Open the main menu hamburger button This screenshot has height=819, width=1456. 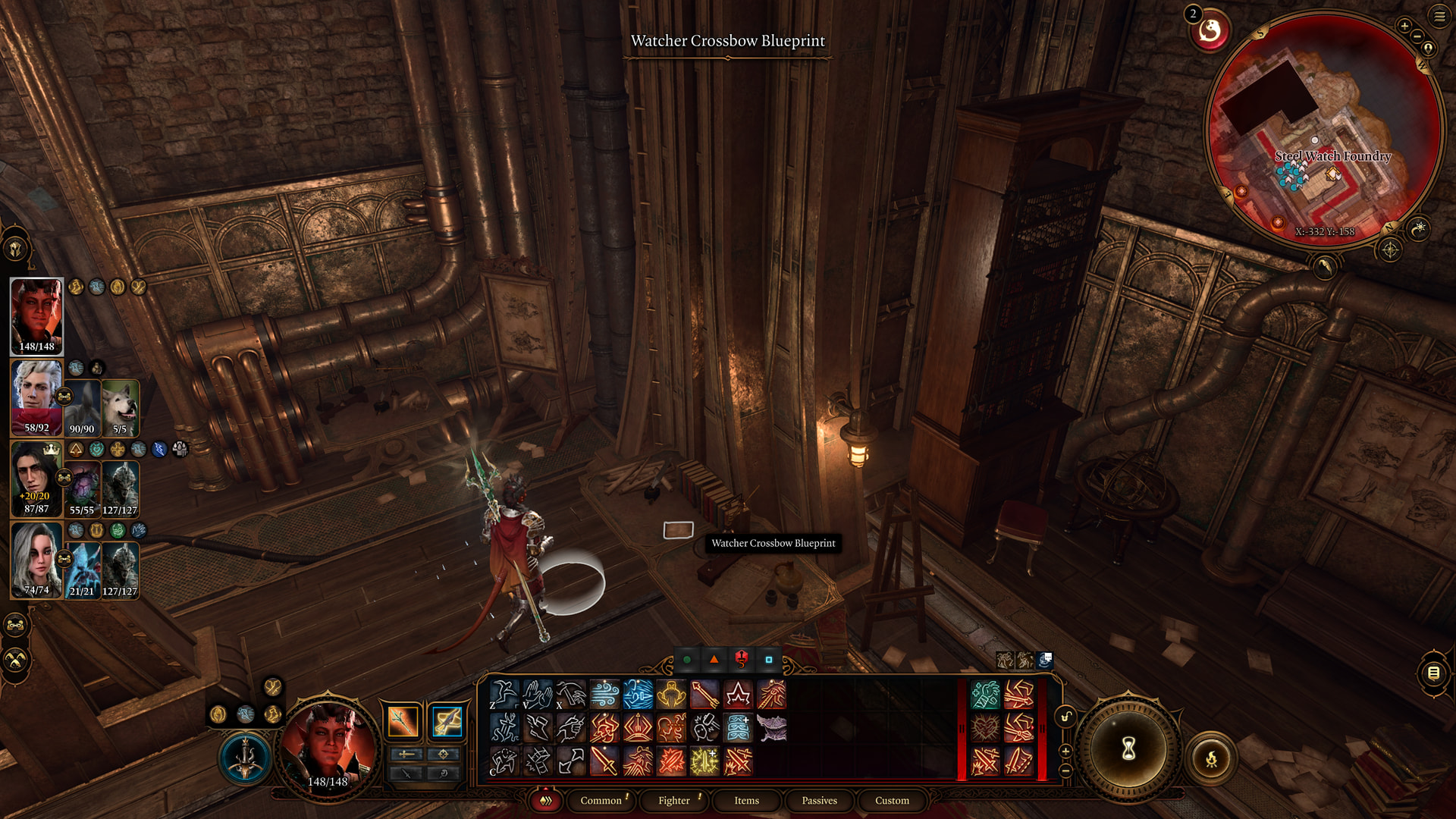tap(1439, 16)
